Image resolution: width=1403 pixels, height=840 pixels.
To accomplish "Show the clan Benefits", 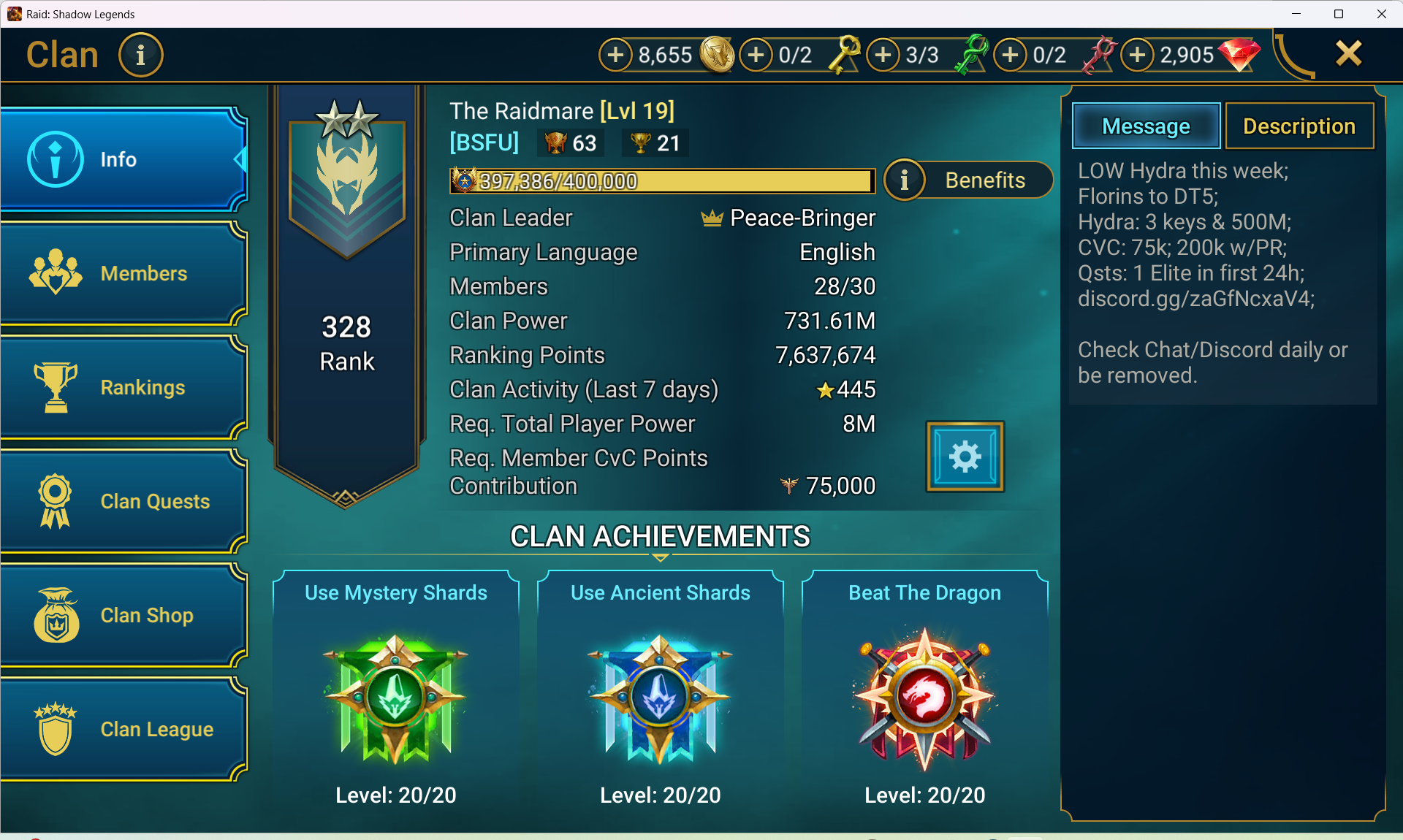I will point(968,180).
